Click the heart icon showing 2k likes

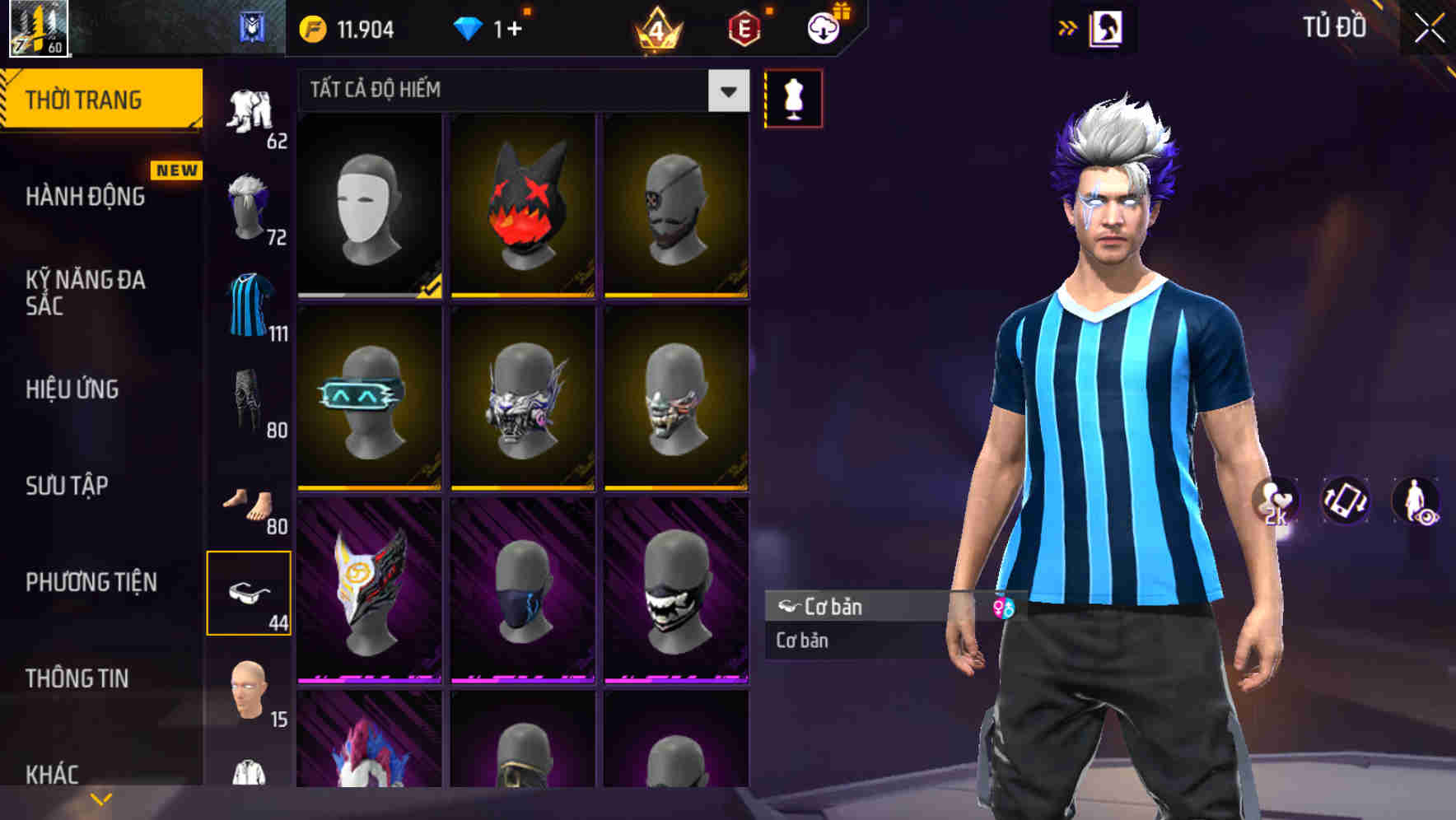tap(1276, 502)
